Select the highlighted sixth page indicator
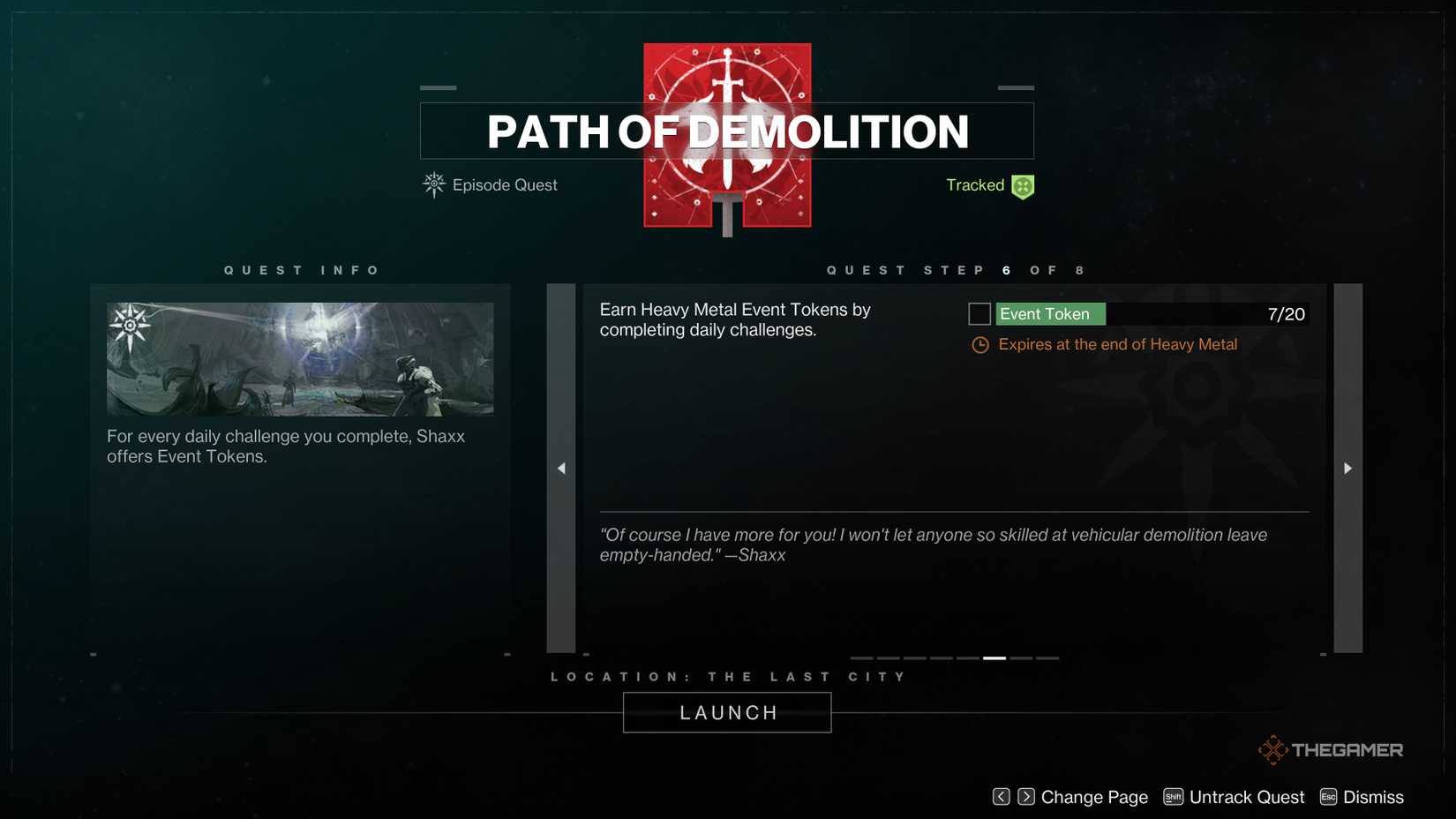This screenshot has width=1456, height=819. [994, 658]
